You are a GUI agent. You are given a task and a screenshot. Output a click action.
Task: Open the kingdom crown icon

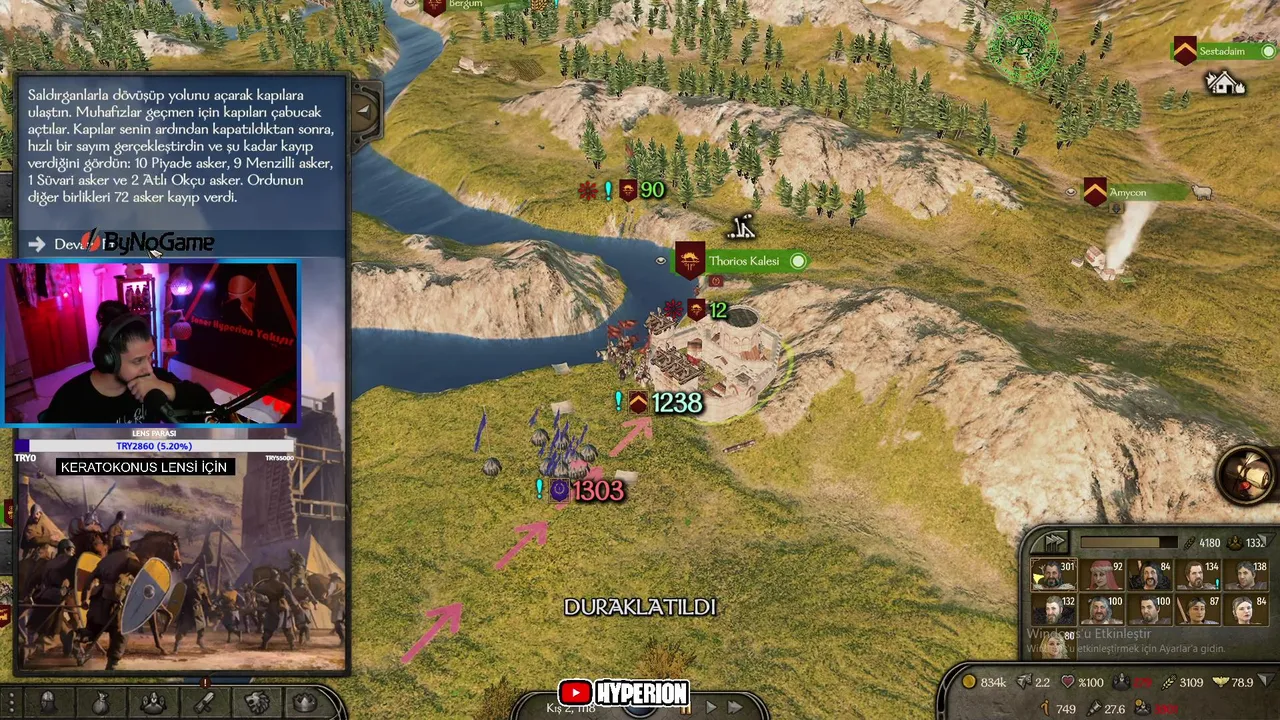click(x=306, y=703)
